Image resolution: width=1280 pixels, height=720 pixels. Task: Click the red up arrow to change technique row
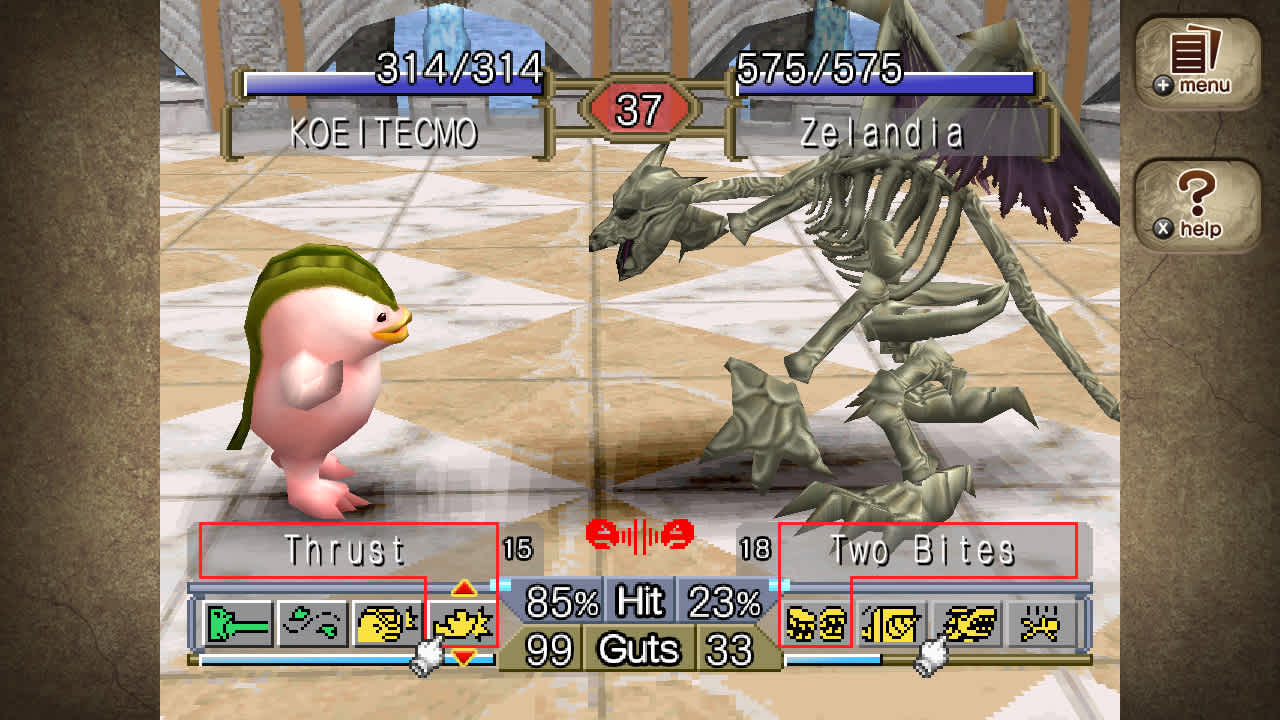click(x=462, y=588)
